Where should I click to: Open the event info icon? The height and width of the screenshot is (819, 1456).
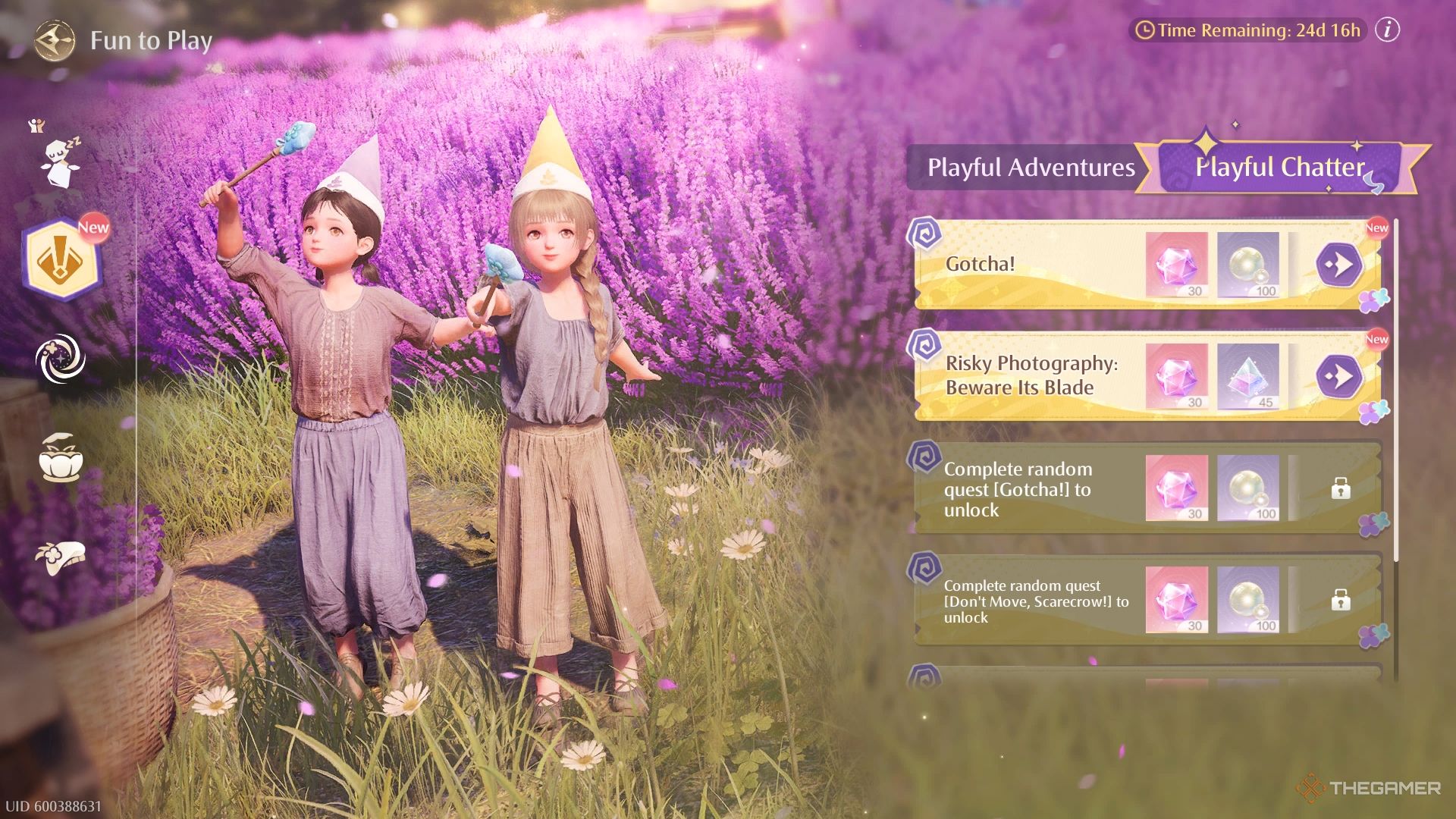(1387, 30)
